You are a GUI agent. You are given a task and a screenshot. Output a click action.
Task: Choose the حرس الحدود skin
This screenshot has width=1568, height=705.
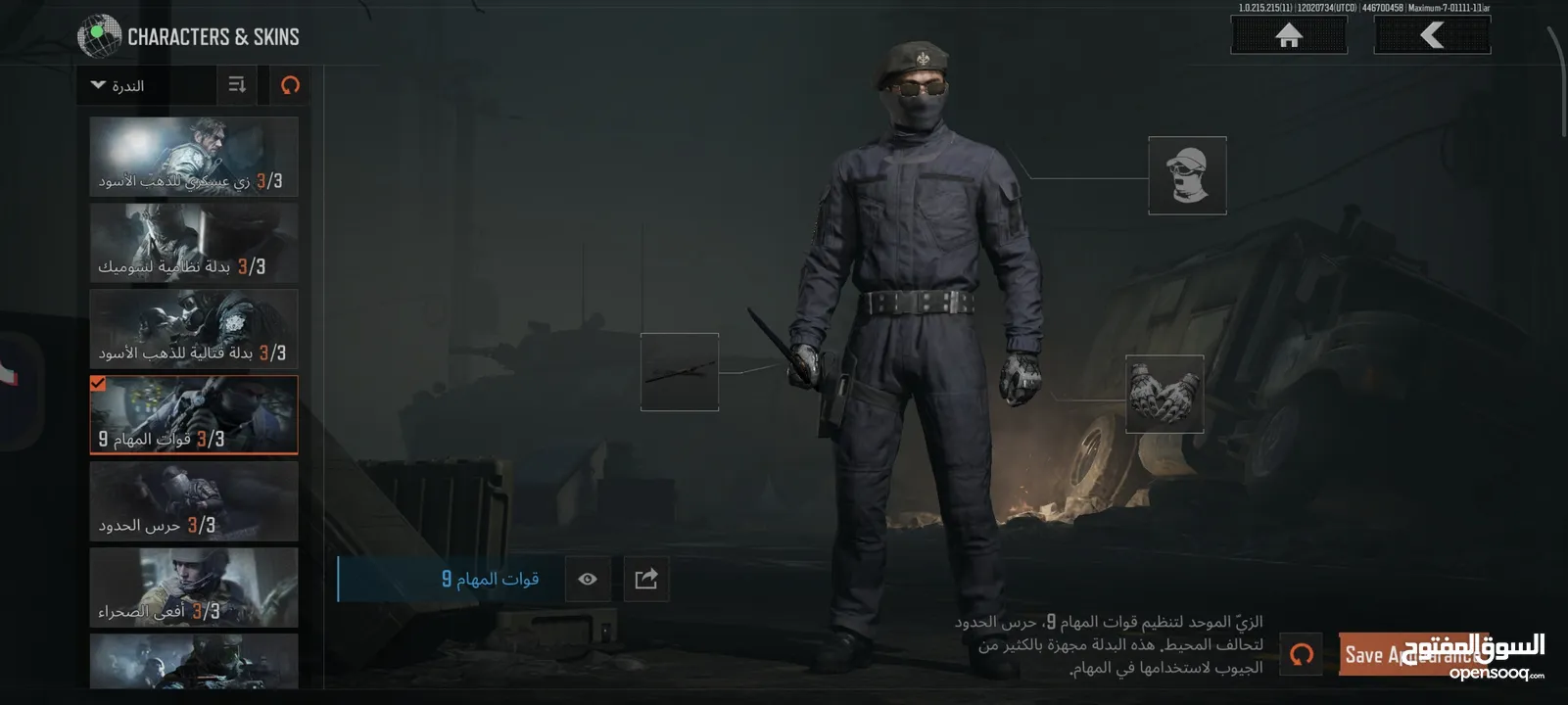(194, 501)
